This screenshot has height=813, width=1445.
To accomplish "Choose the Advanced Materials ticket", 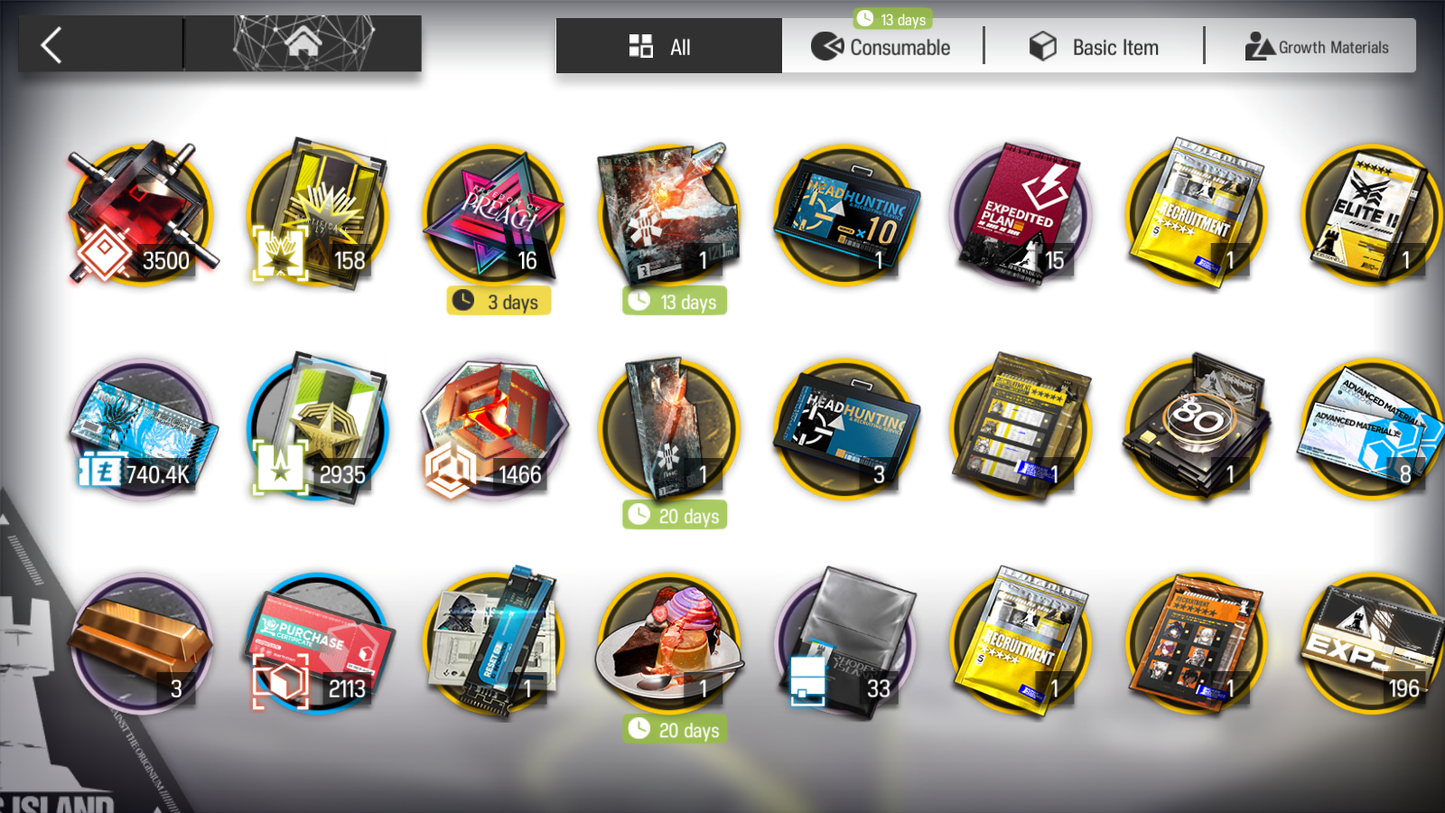I will [x=1371, y=430].
